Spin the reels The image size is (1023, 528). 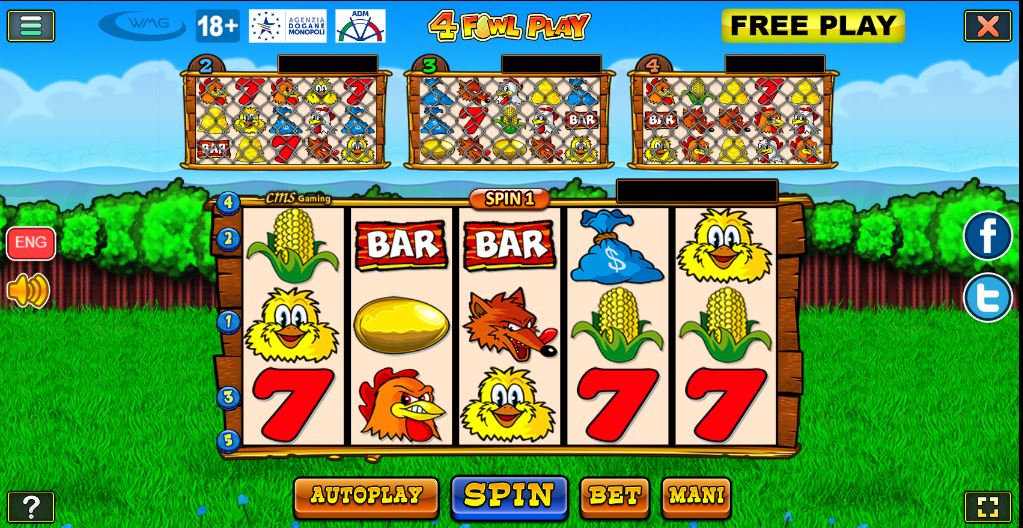(509, 496)
